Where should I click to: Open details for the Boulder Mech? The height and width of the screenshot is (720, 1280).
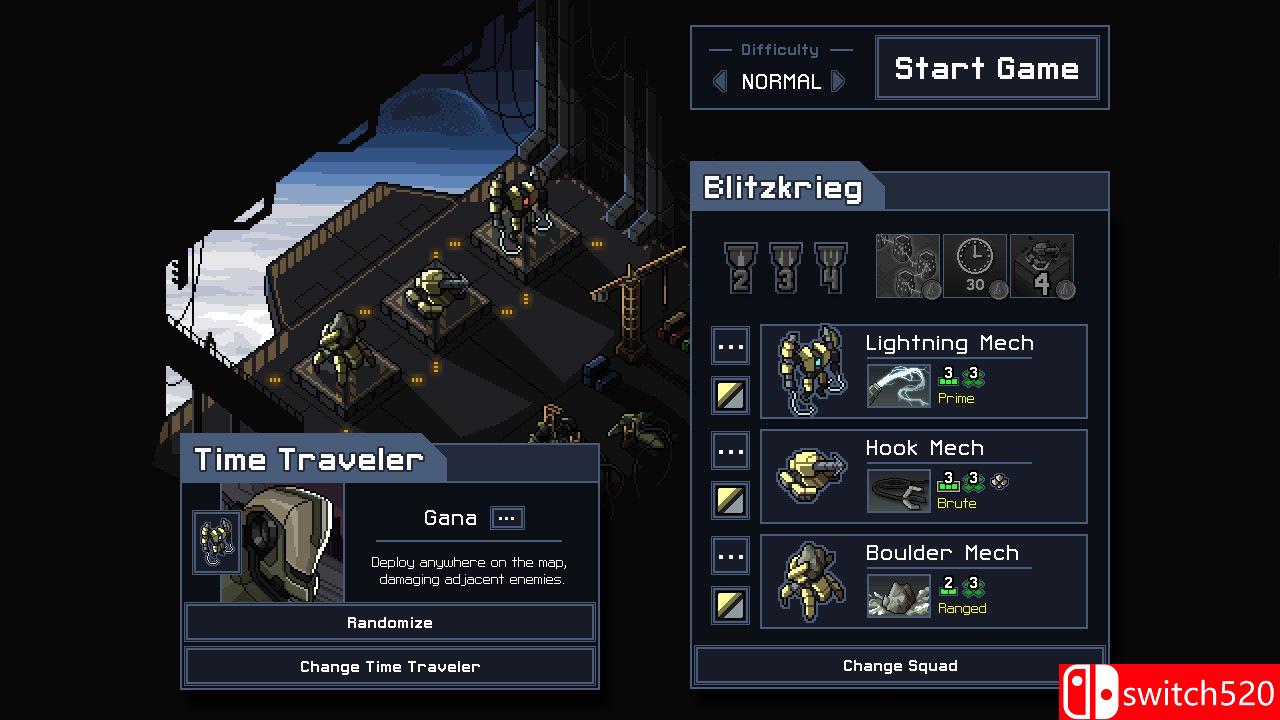[730, 555]
